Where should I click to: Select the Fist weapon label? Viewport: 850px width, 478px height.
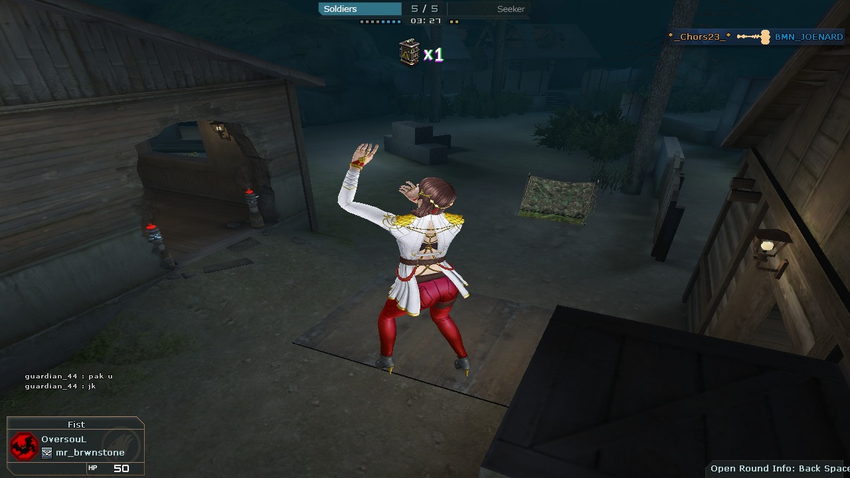[x=76, y=425]
